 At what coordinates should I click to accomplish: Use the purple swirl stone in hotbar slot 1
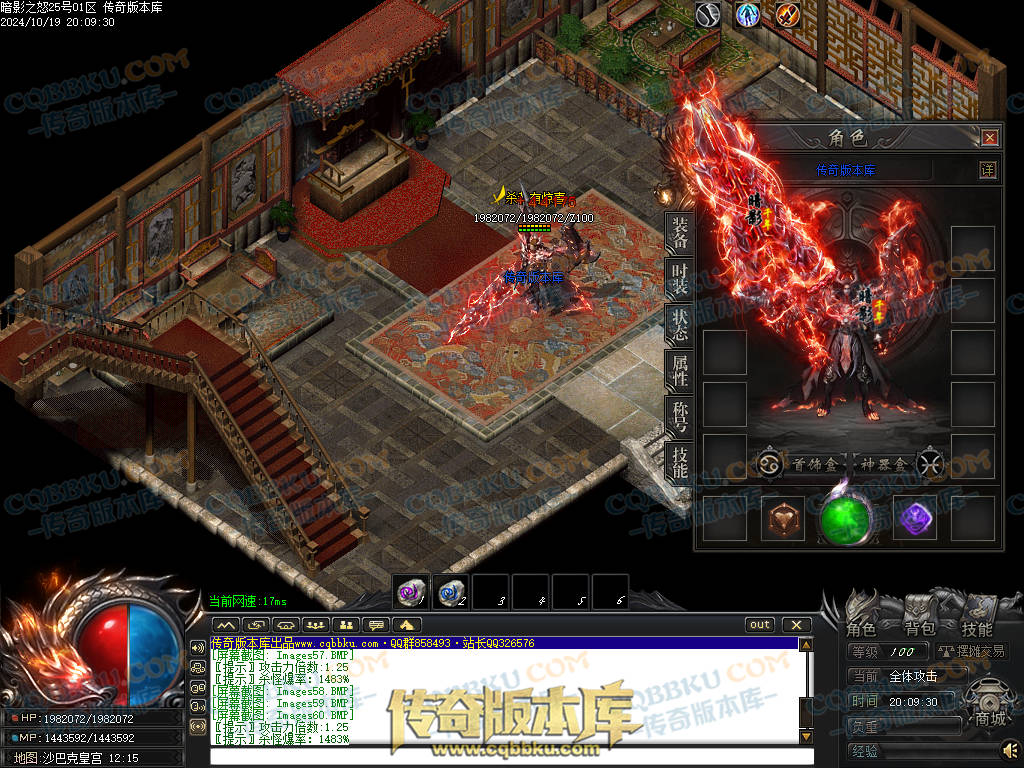411,591
